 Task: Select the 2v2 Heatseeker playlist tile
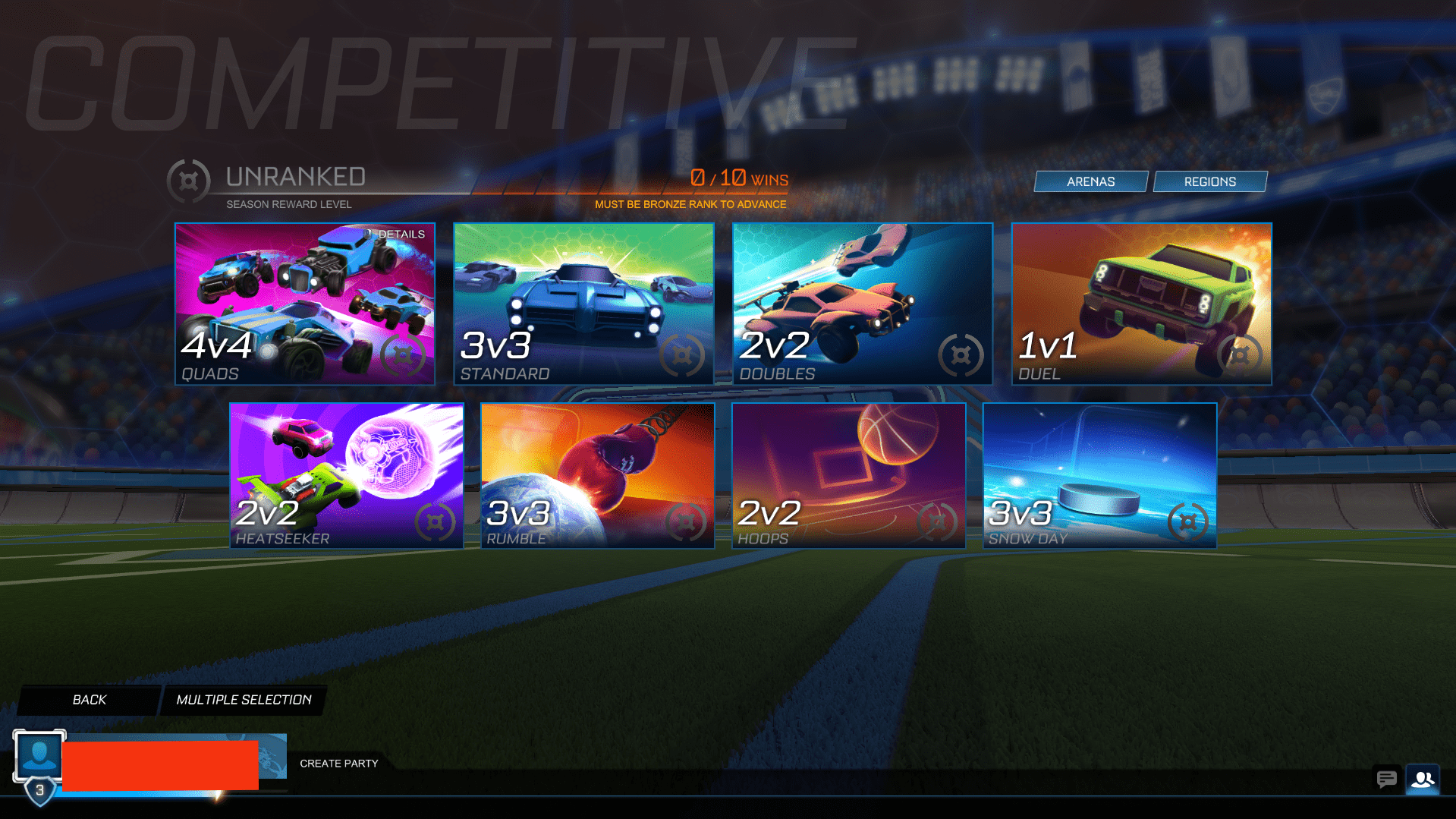pyautogui.click(x=345, y=475)
